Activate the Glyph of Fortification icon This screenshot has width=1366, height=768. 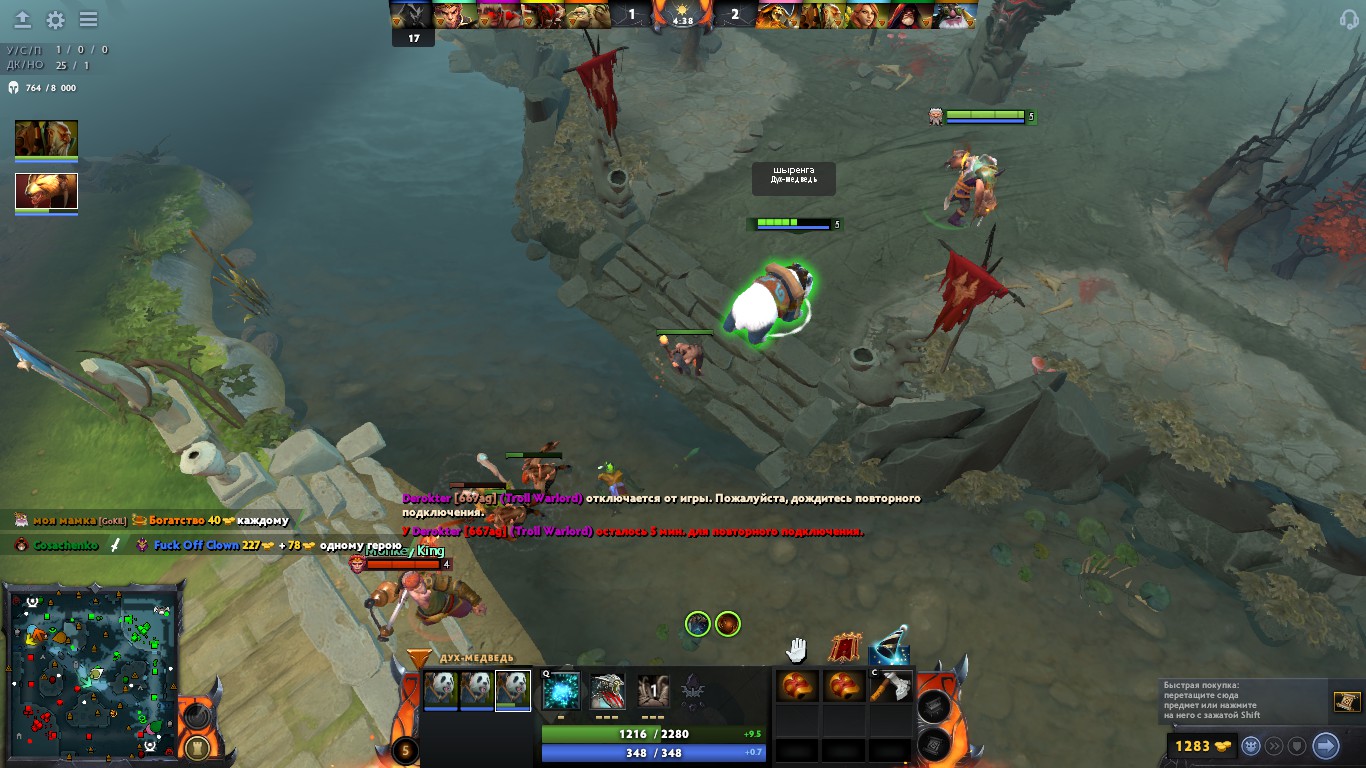(845, 648)
